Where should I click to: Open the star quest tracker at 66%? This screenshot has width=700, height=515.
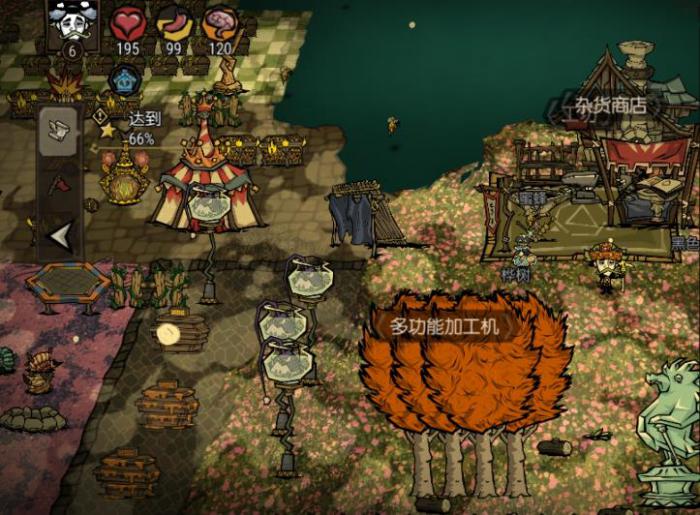pos(108,130)
